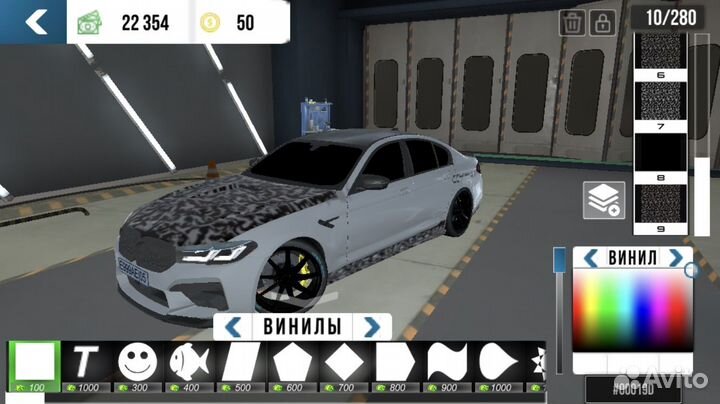Screen dimensions: 720x404
Task: Select vinyl layer 9 thumbnail
Action: pos(661,203)
